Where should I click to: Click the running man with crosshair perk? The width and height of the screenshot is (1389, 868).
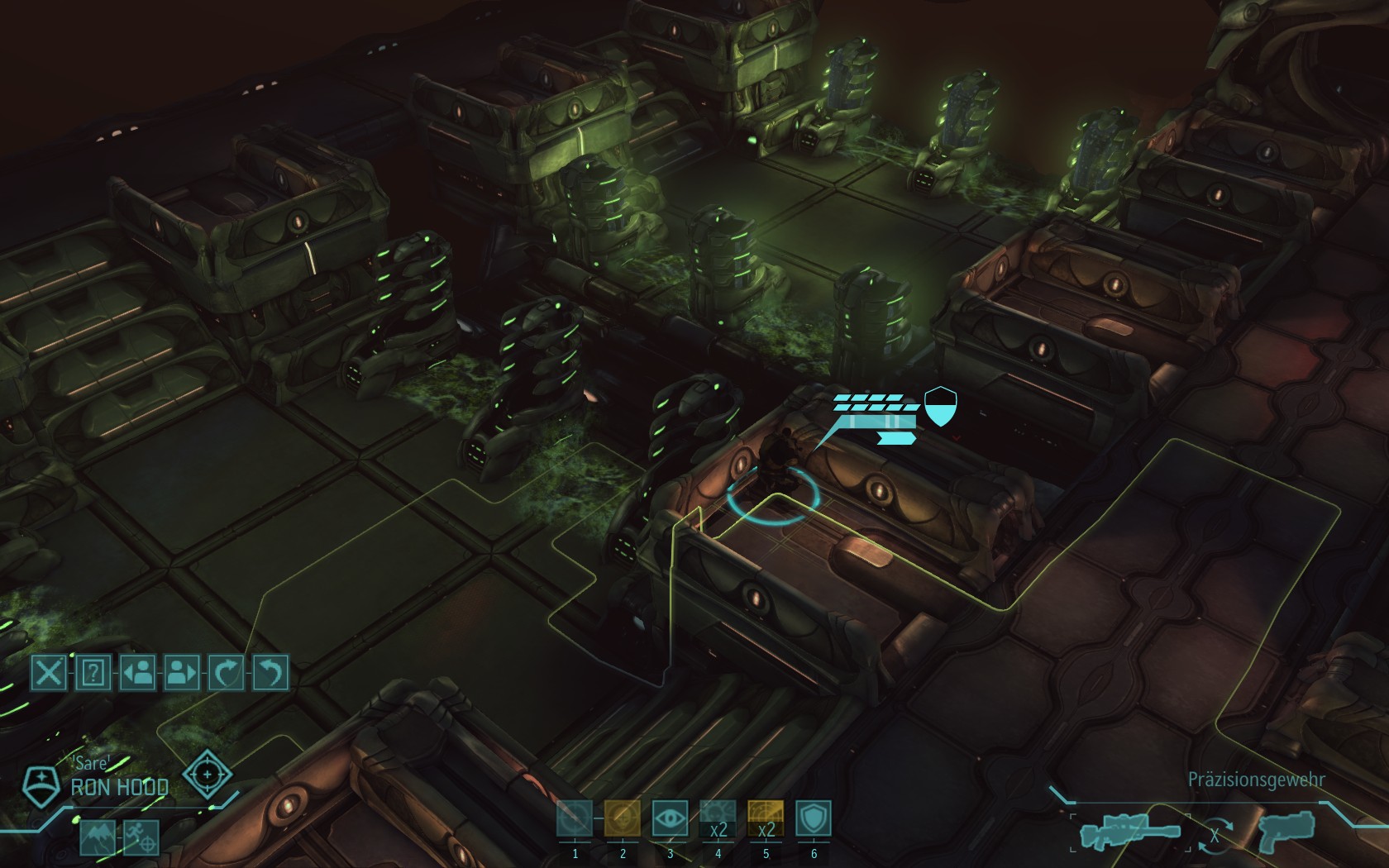(x=141, y=837)
